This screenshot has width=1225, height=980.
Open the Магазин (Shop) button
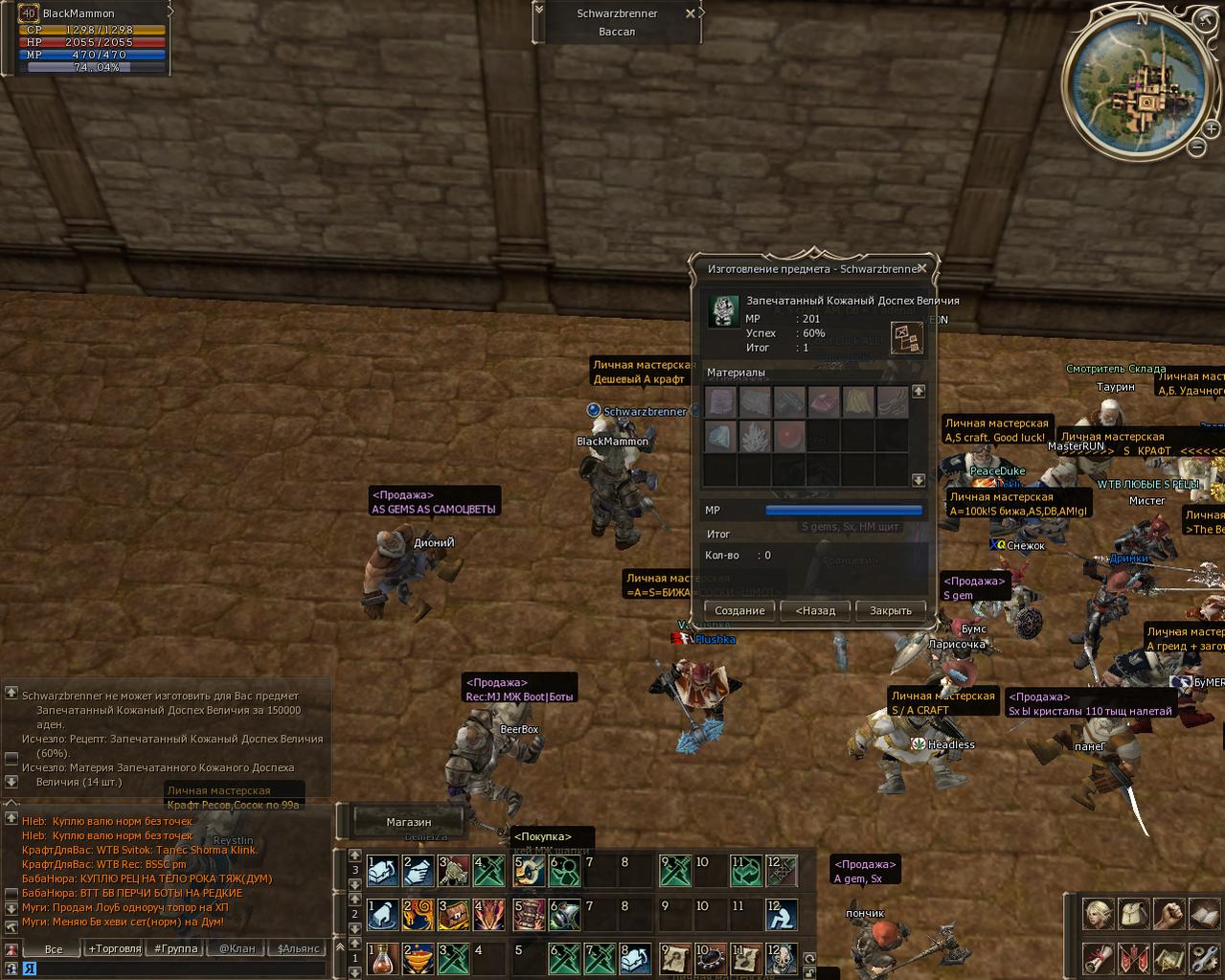(409, 822)
